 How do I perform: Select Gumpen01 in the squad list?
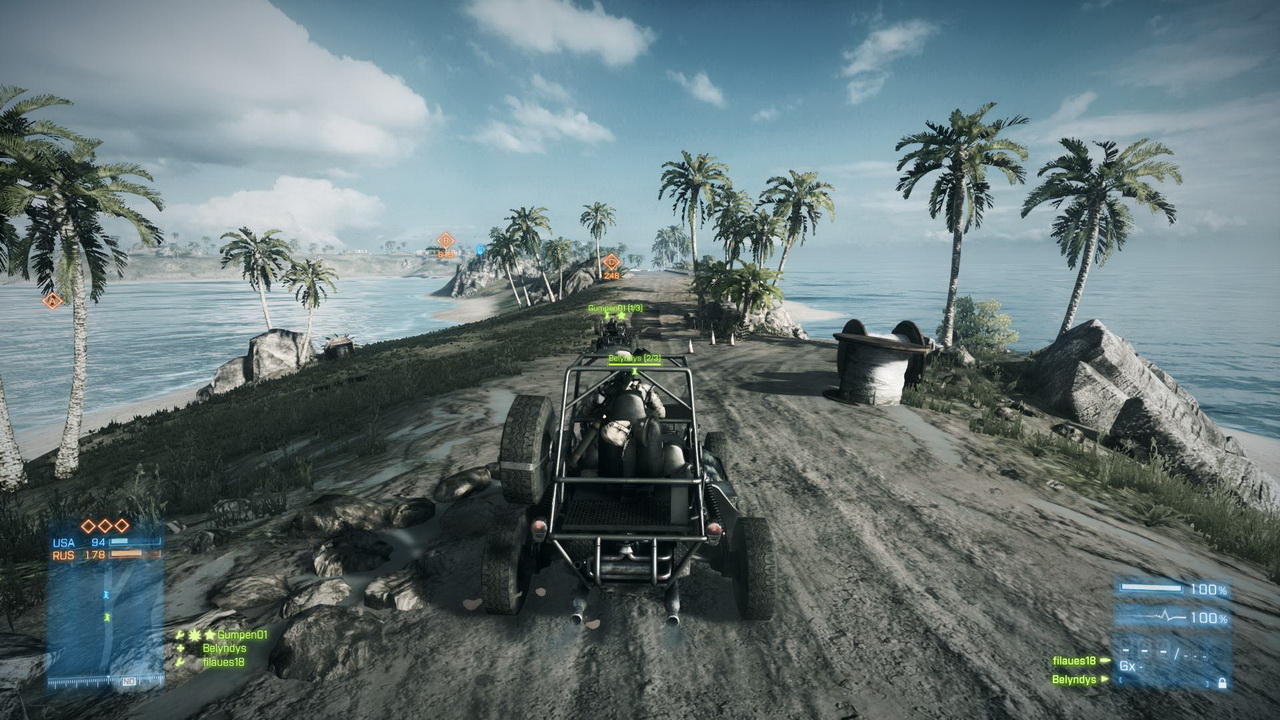click(241, 634)
